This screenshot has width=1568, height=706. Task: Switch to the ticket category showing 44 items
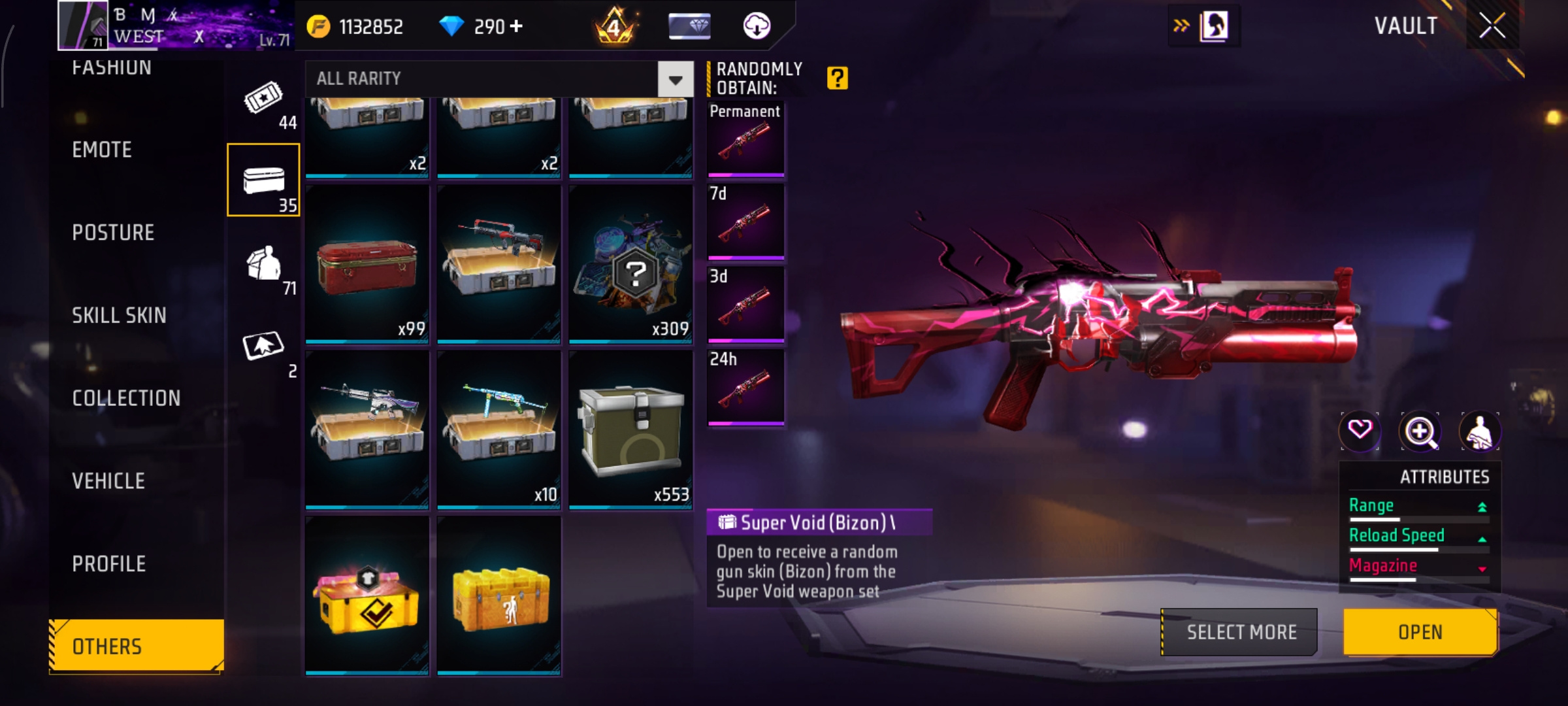click(x=264, y=101)
